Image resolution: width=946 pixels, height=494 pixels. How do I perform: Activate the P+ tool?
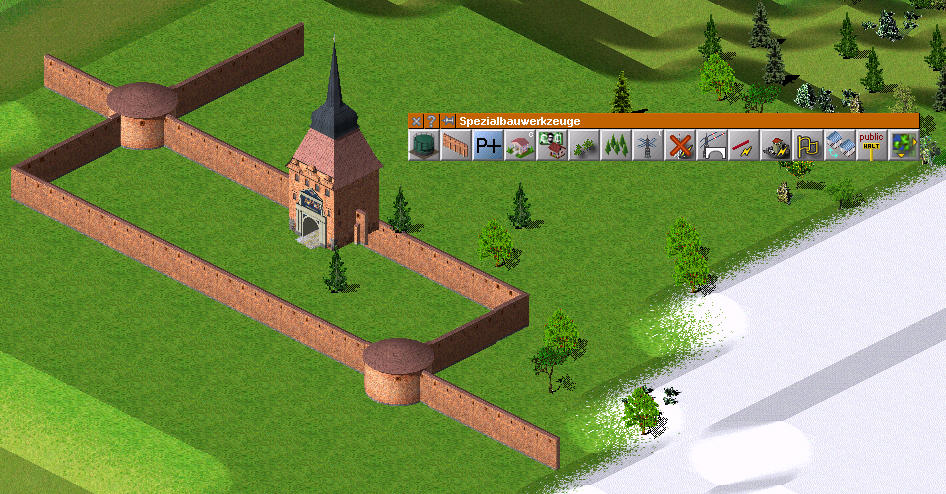point(487,146)
